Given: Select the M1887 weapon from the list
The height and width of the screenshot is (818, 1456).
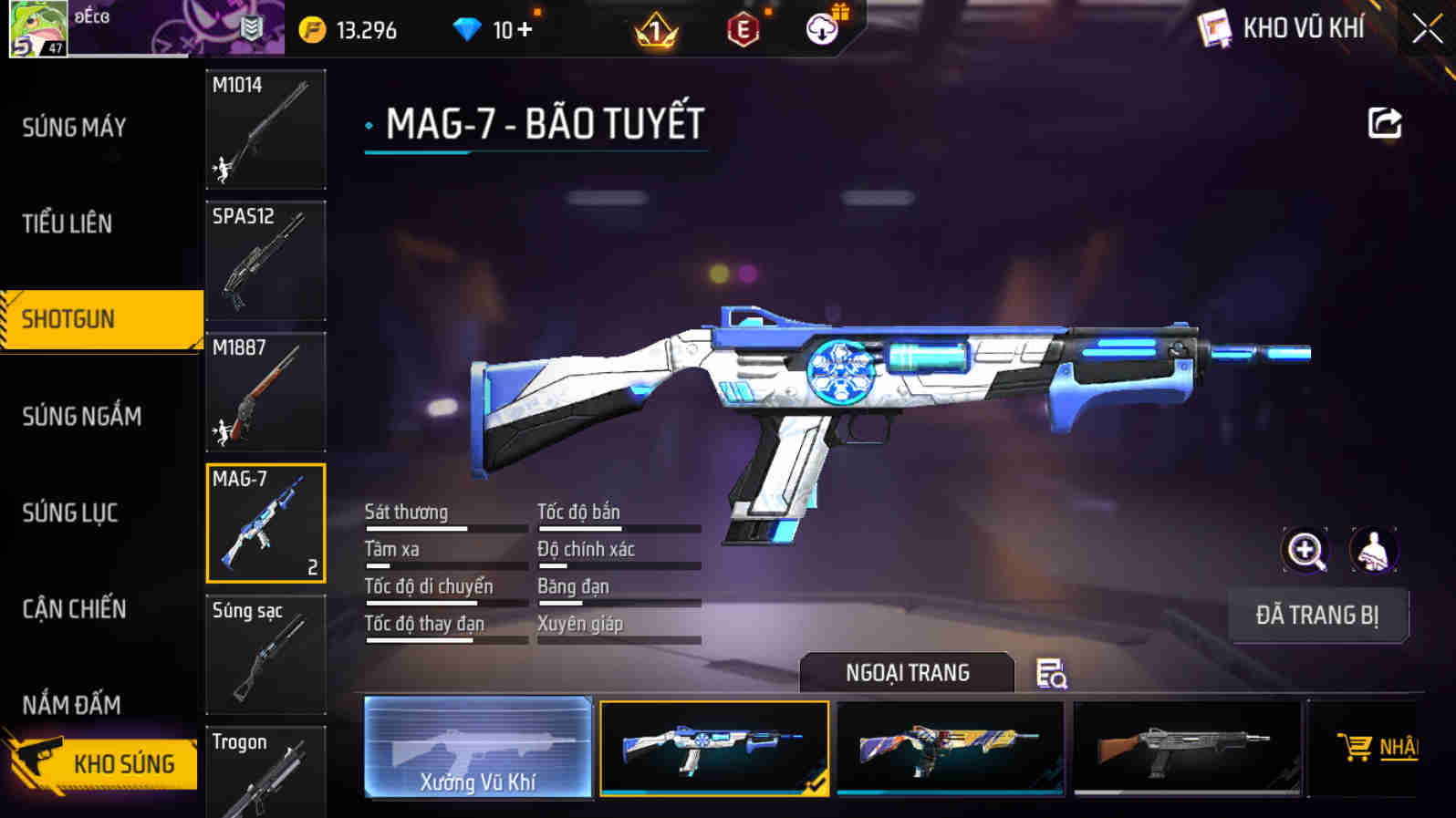Looking at the screenshot, I should pos(265,392).
